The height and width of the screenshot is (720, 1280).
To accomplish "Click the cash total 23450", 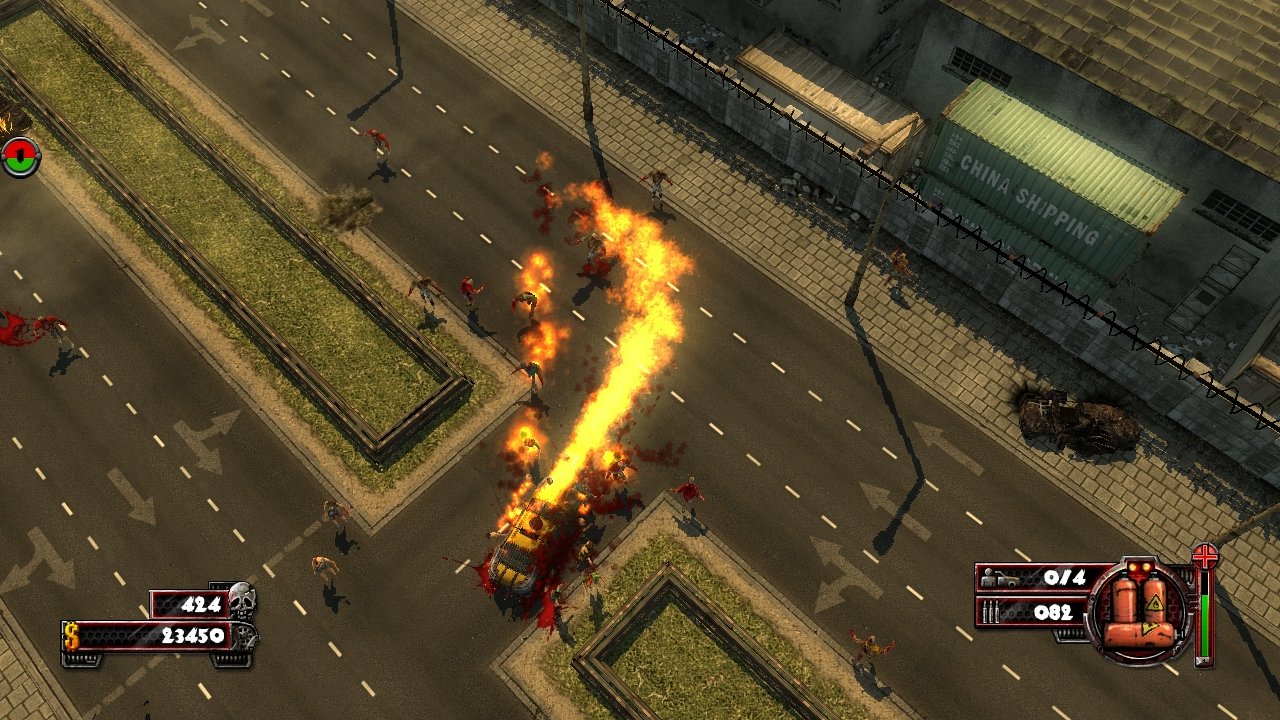I will [193, 635].
